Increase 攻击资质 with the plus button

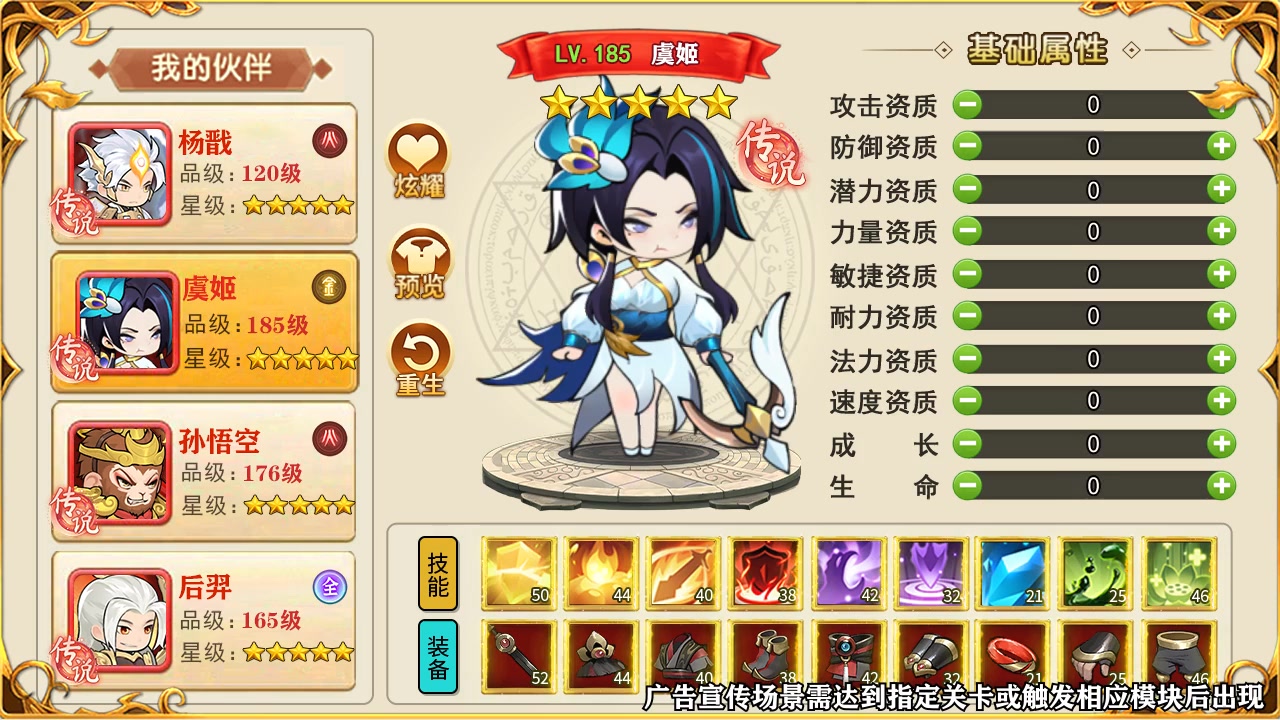(1219, 103)
